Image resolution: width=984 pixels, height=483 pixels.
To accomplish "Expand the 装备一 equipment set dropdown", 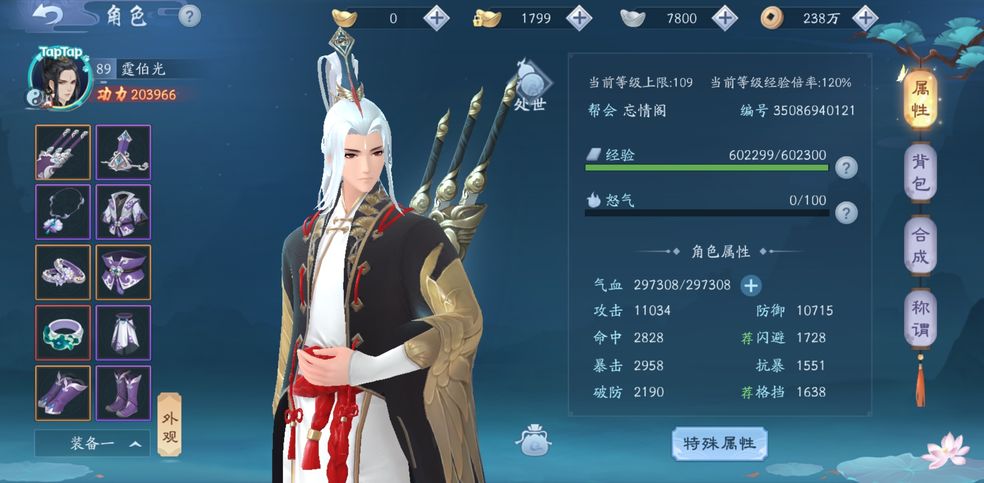I will (92, 443).
